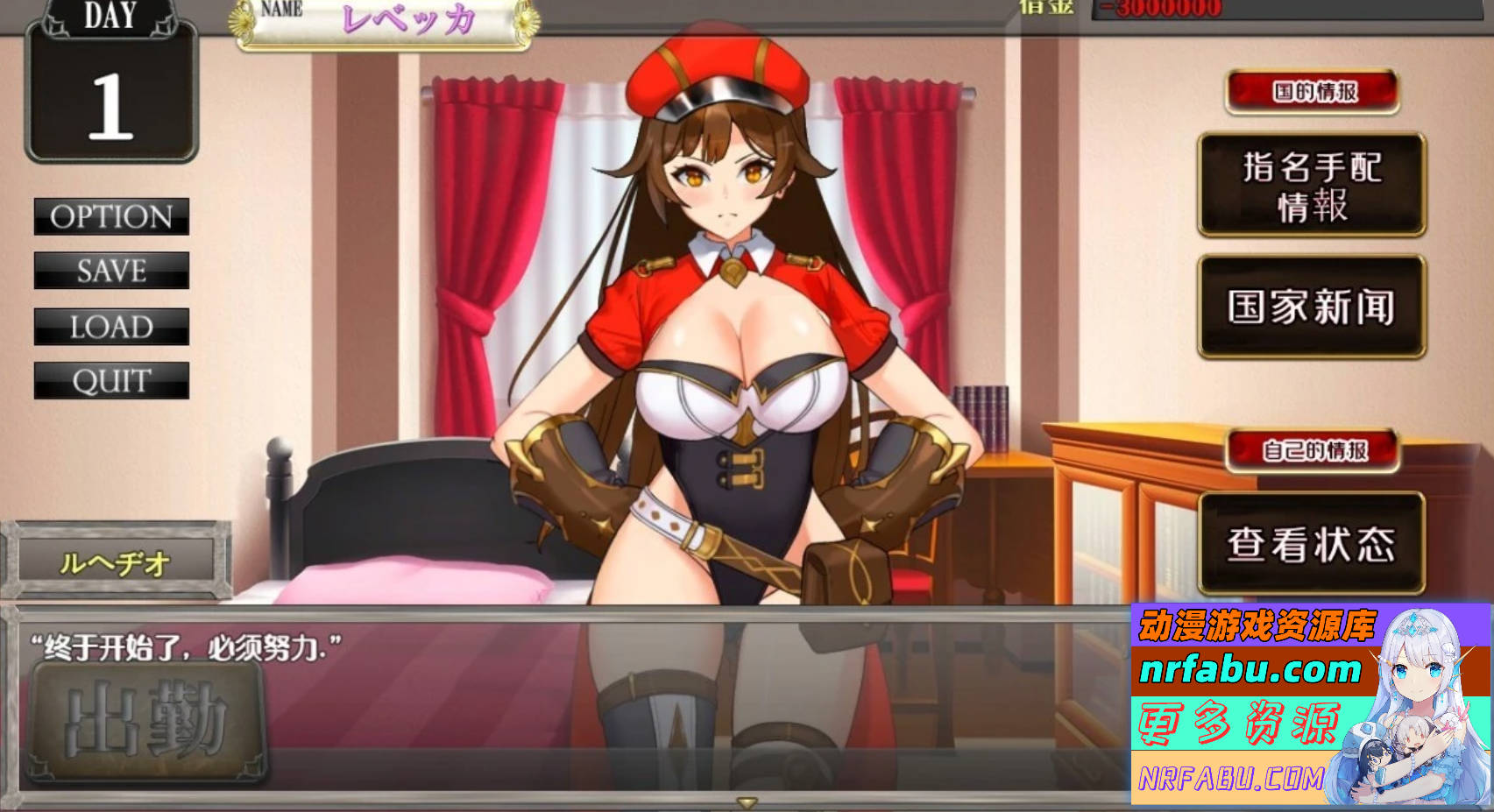
Task: Click the nrfabu.com watermark link
Action: click(x=1253, y=672)
